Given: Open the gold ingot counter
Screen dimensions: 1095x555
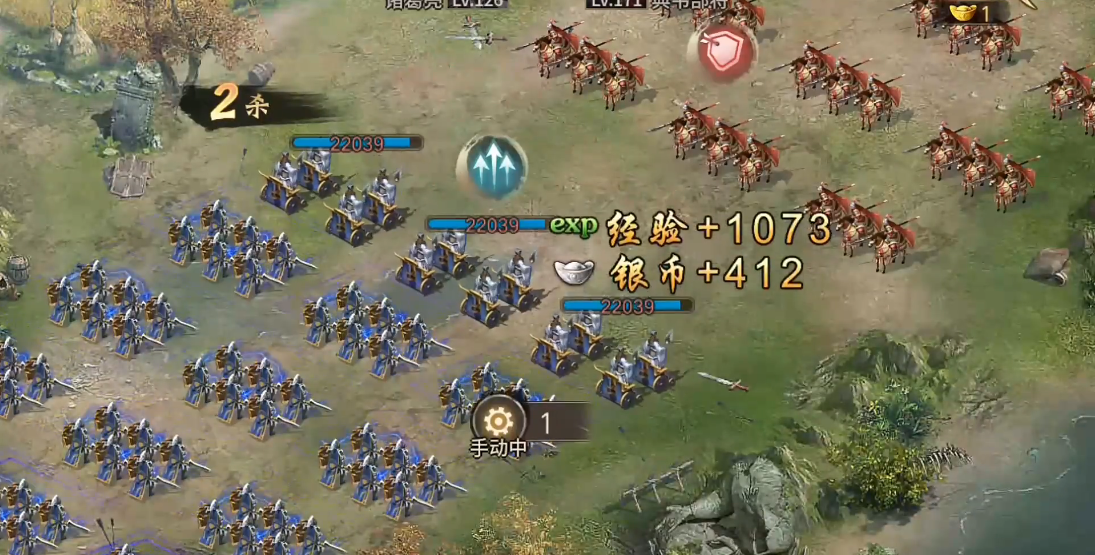Looking at the screenshot, I should click(970, 13).
